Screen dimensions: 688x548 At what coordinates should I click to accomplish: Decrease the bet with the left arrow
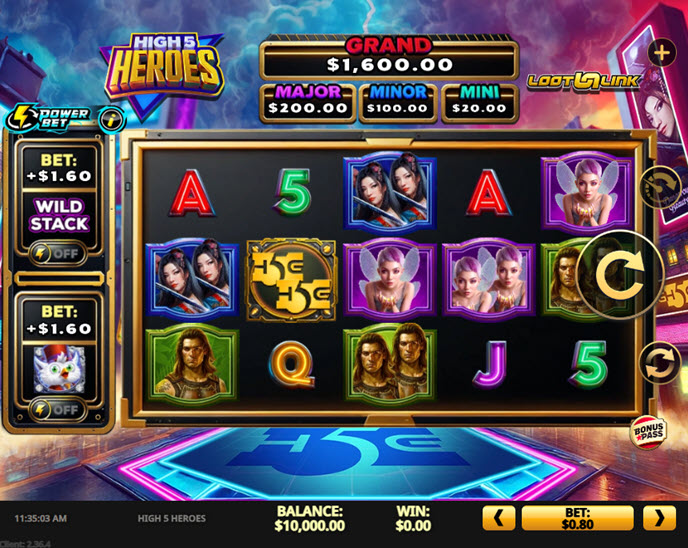pyautogui.click(x=499, y=517)
